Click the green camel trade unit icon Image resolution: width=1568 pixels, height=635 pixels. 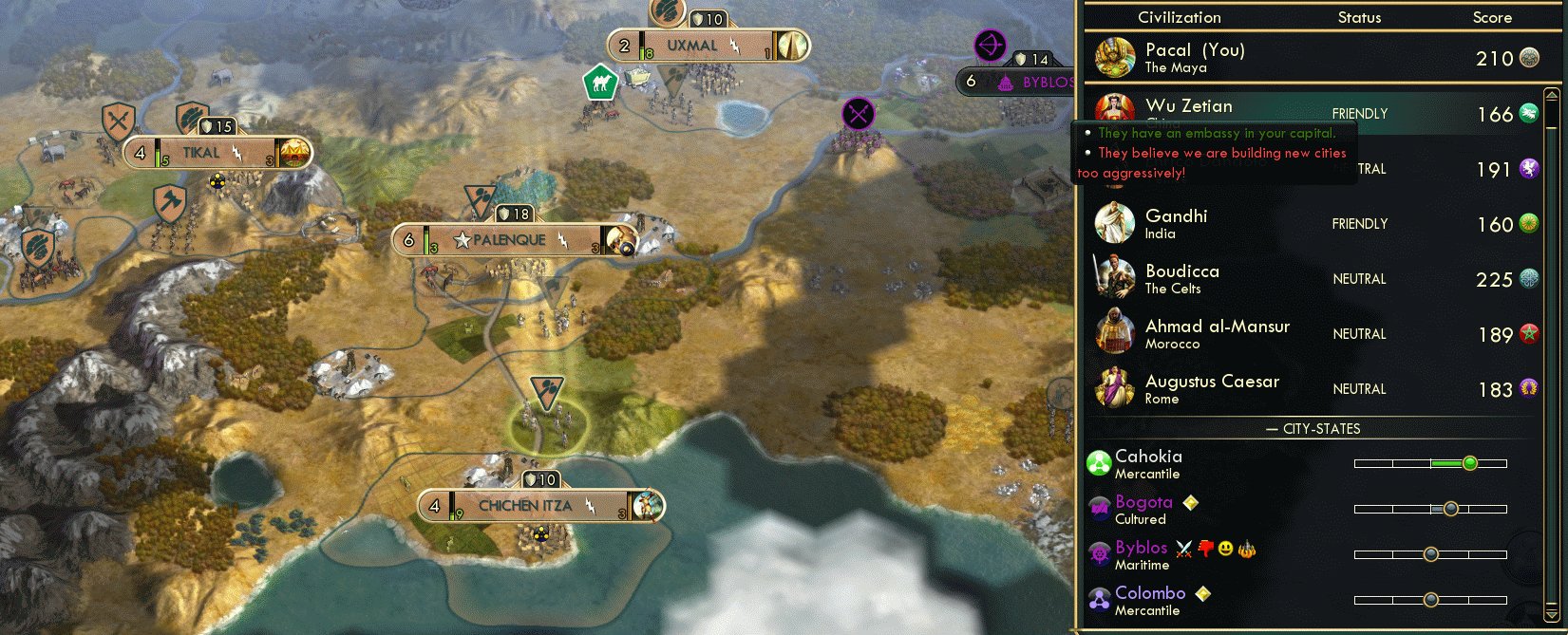600,84
